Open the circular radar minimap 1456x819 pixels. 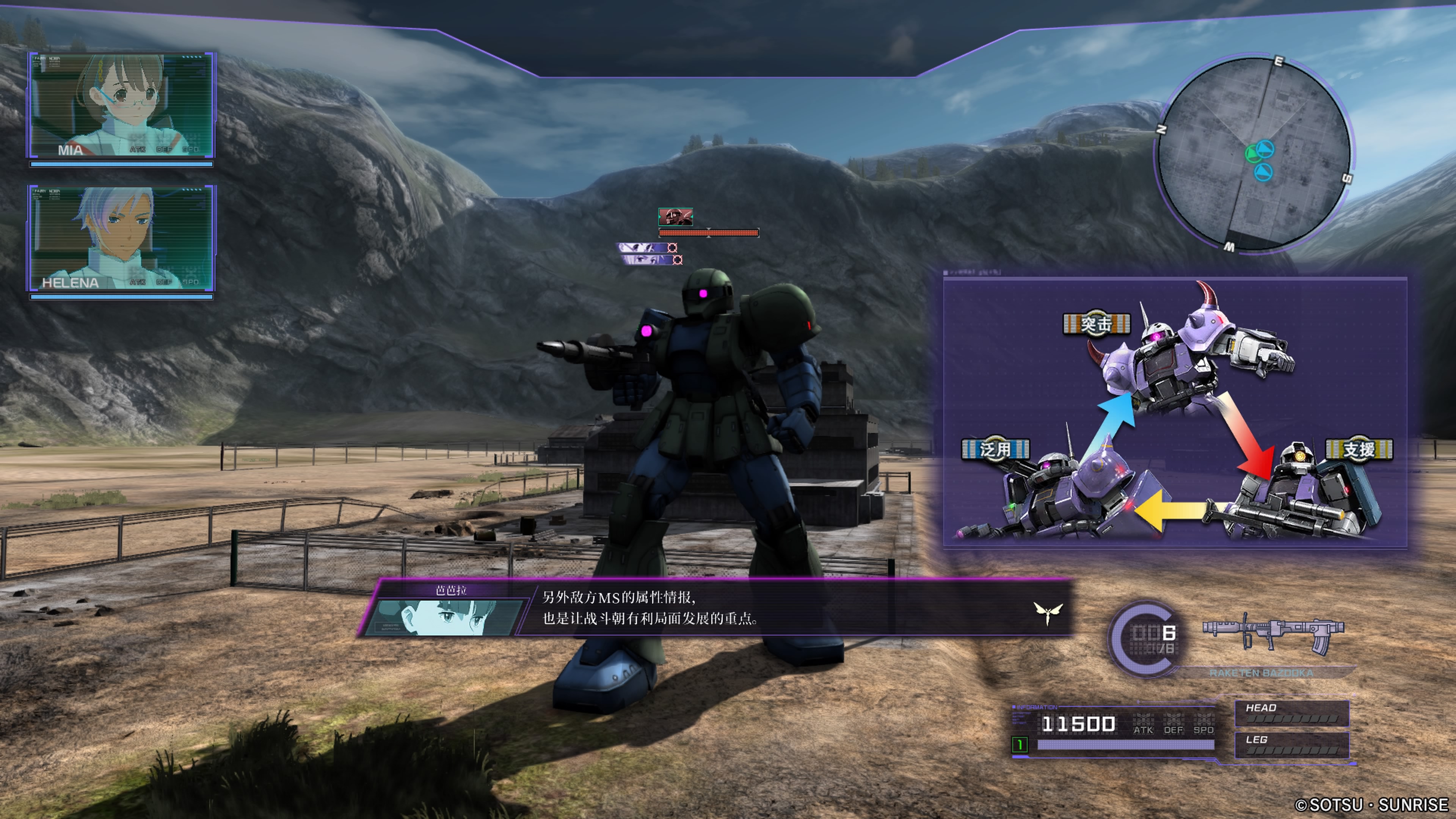click(1253, 153)
